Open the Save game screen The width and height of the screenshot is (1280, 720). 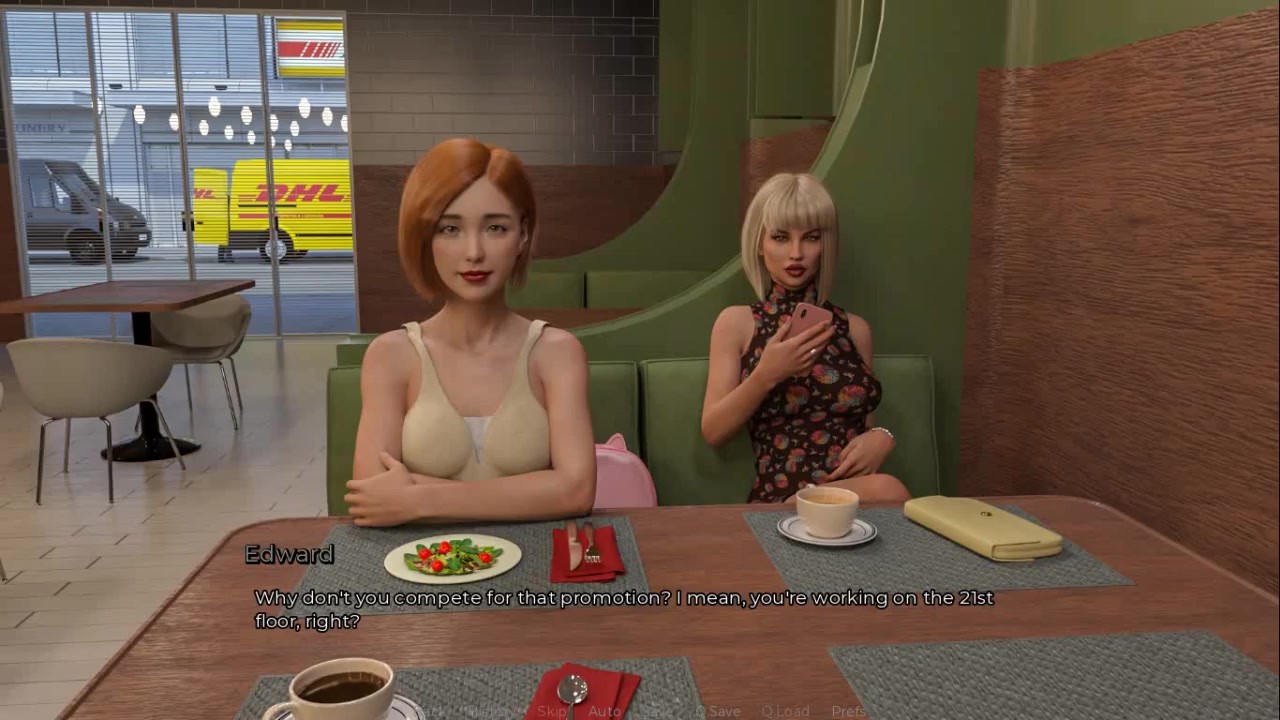[x=656, y=711]
